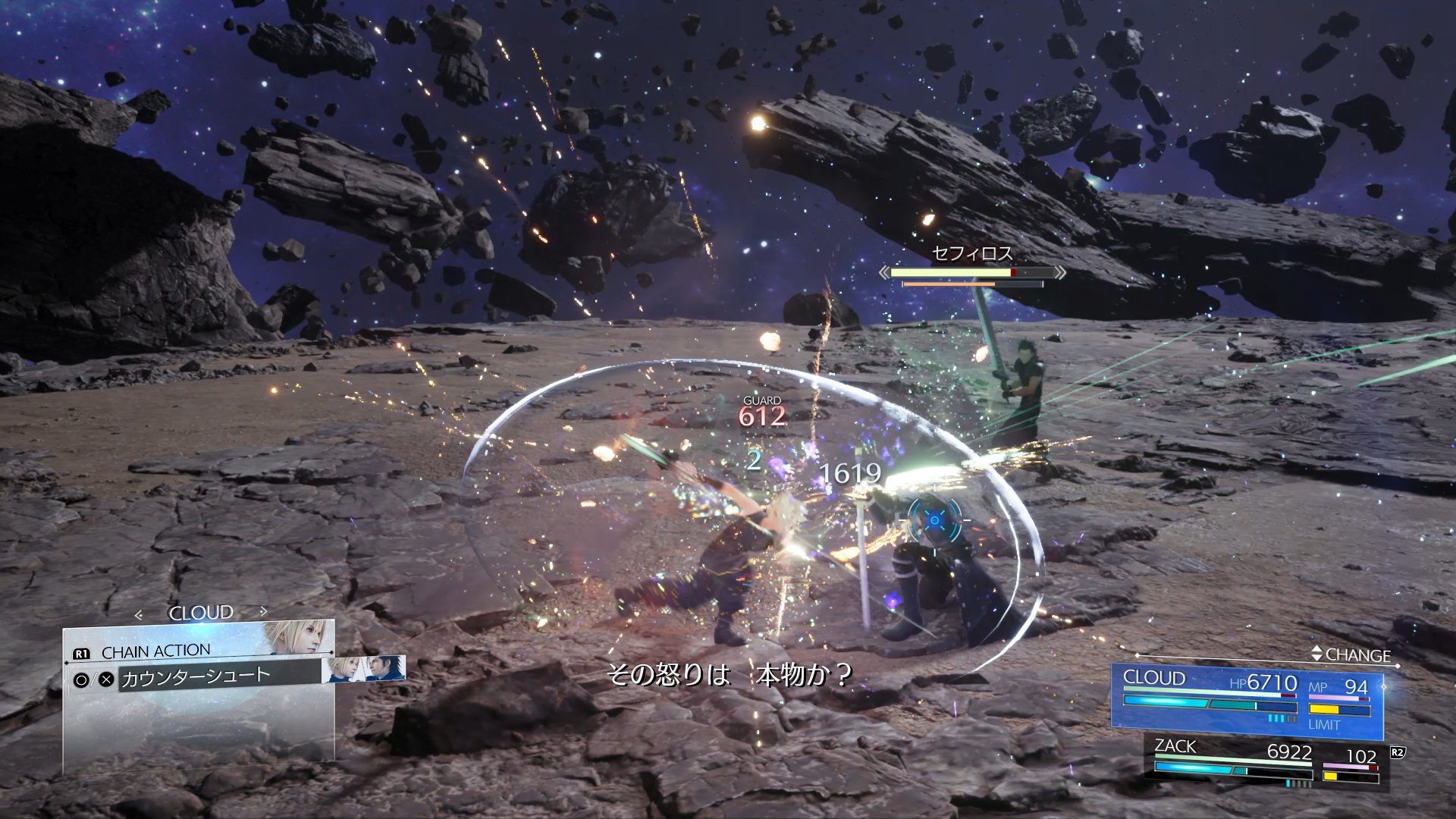Image resolution: width=1456 pixels, height=819 pixels.
Task: Click the left arrow beside CLOUD command header
Action: 138,615
